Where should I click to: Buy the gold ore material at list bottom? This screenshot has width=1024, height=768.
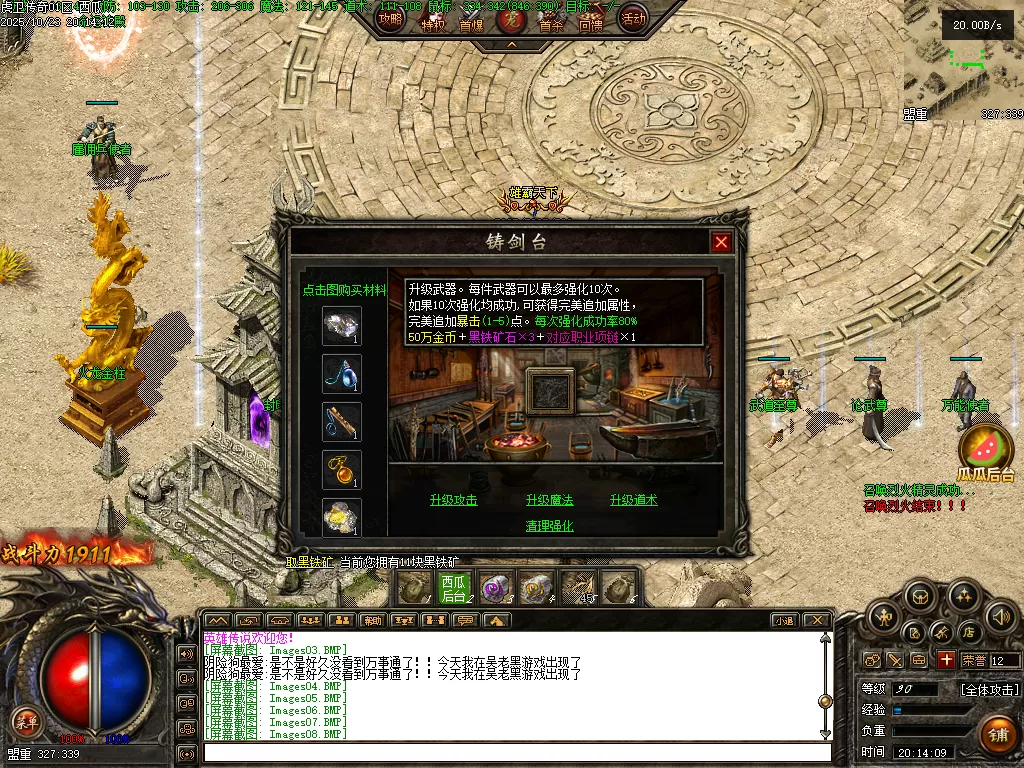(341, 516)
